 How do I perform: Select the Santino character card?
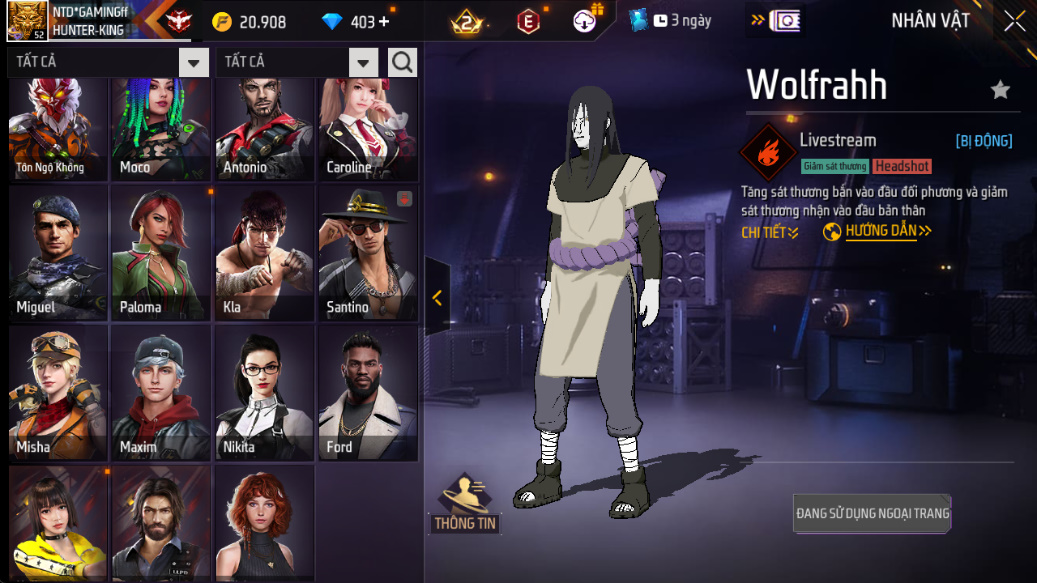(368, 252)
